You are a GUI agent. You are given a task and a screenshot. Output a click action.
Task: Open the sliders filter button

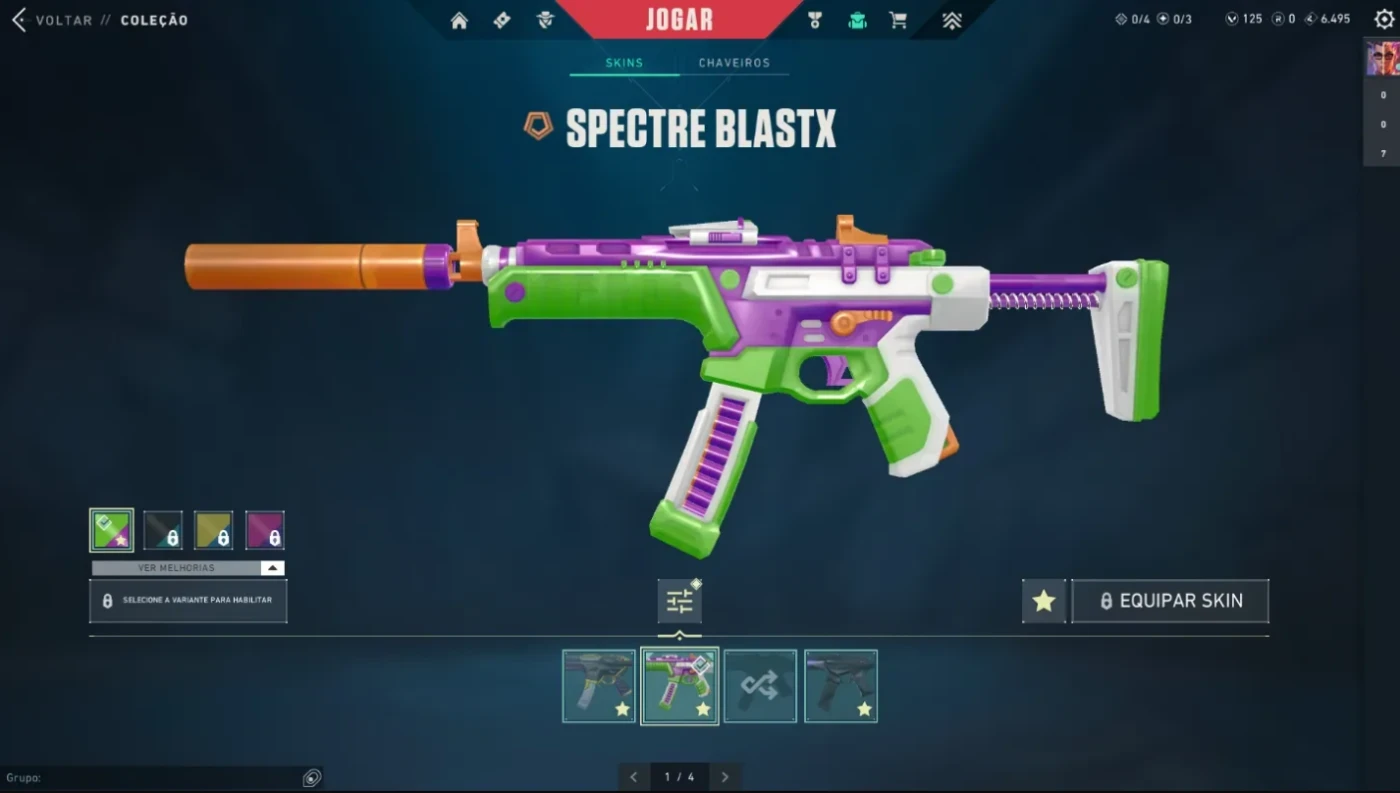point(679,601)
